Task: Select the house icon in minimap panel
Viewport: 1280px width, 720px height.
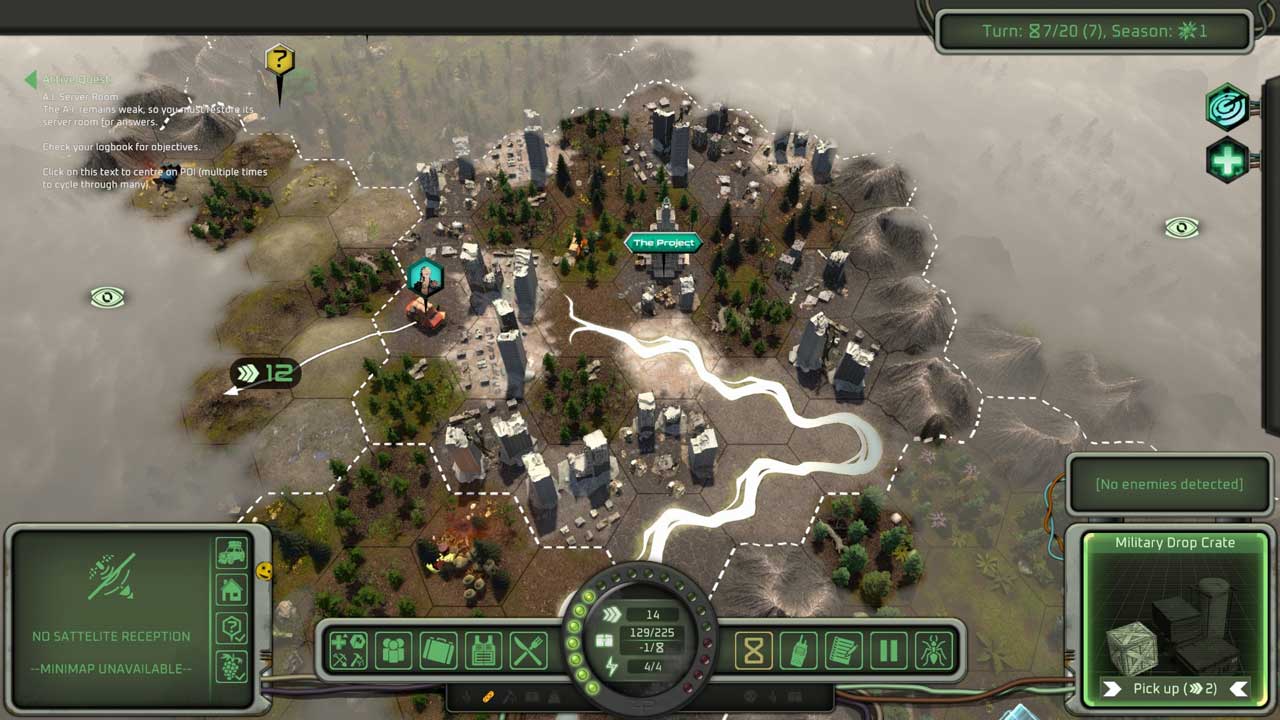Action: tap(231, 591)
